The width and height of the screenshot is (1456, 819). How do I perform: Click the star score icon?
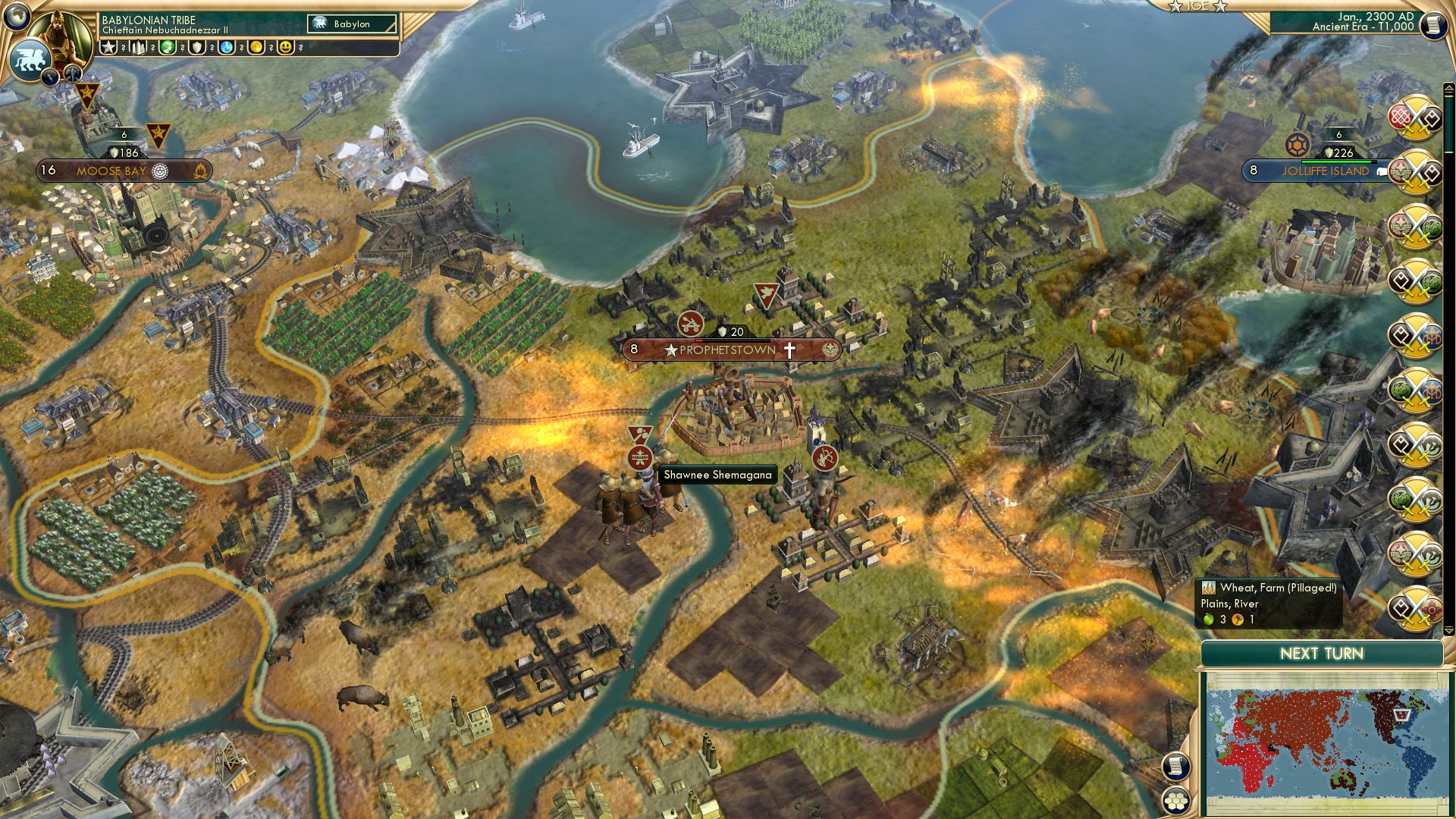coord(108,47)
